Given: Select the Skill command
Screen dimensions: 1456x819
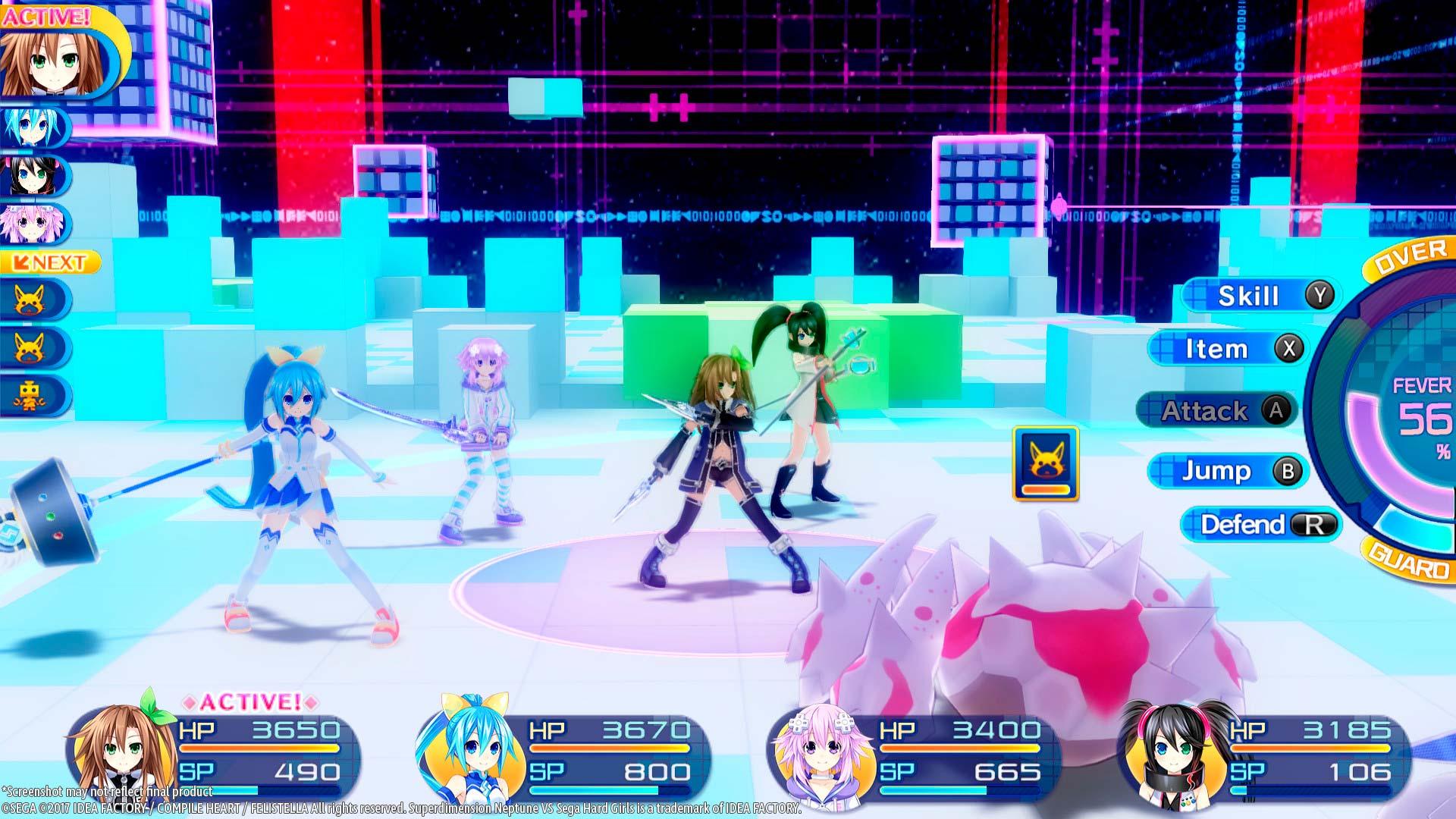Looking at the screenshot, I should coord(1259,296).
